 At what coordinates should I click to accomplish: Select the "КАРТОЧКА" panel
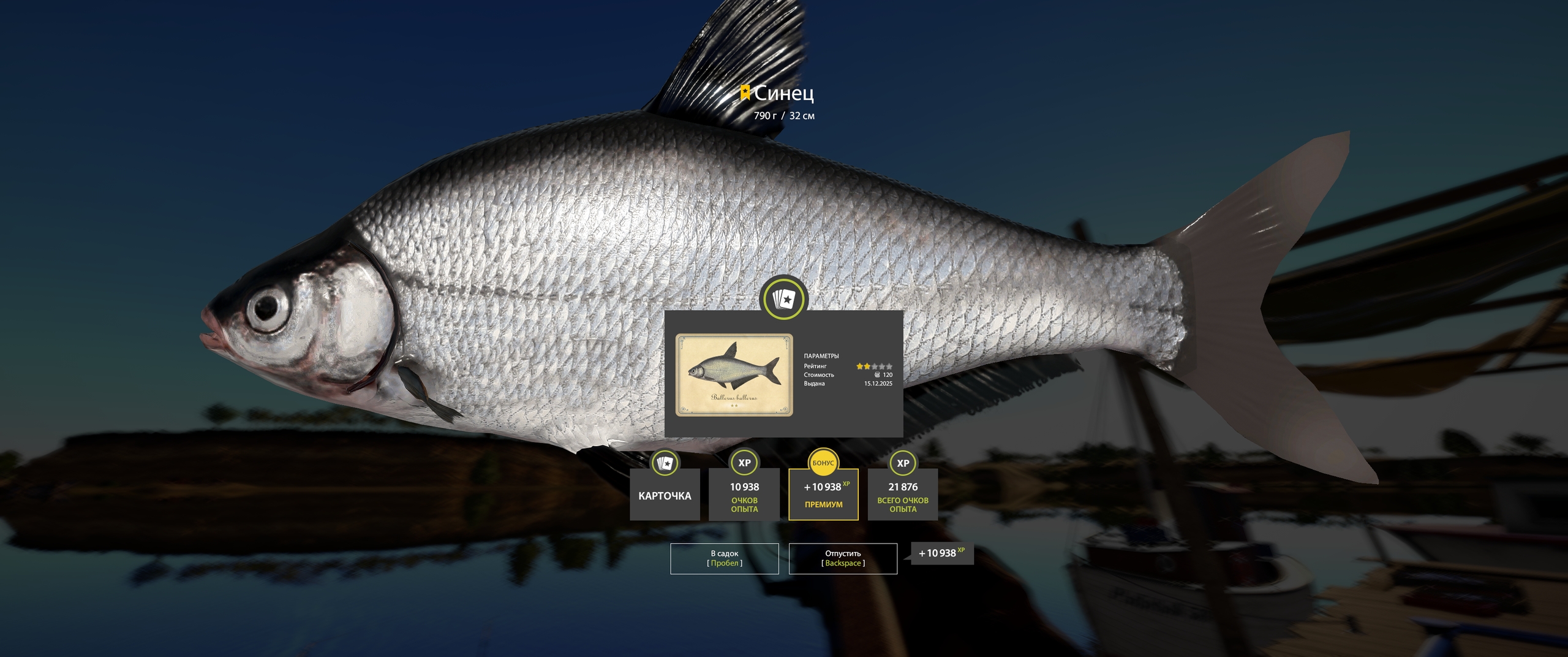(665, 498)
